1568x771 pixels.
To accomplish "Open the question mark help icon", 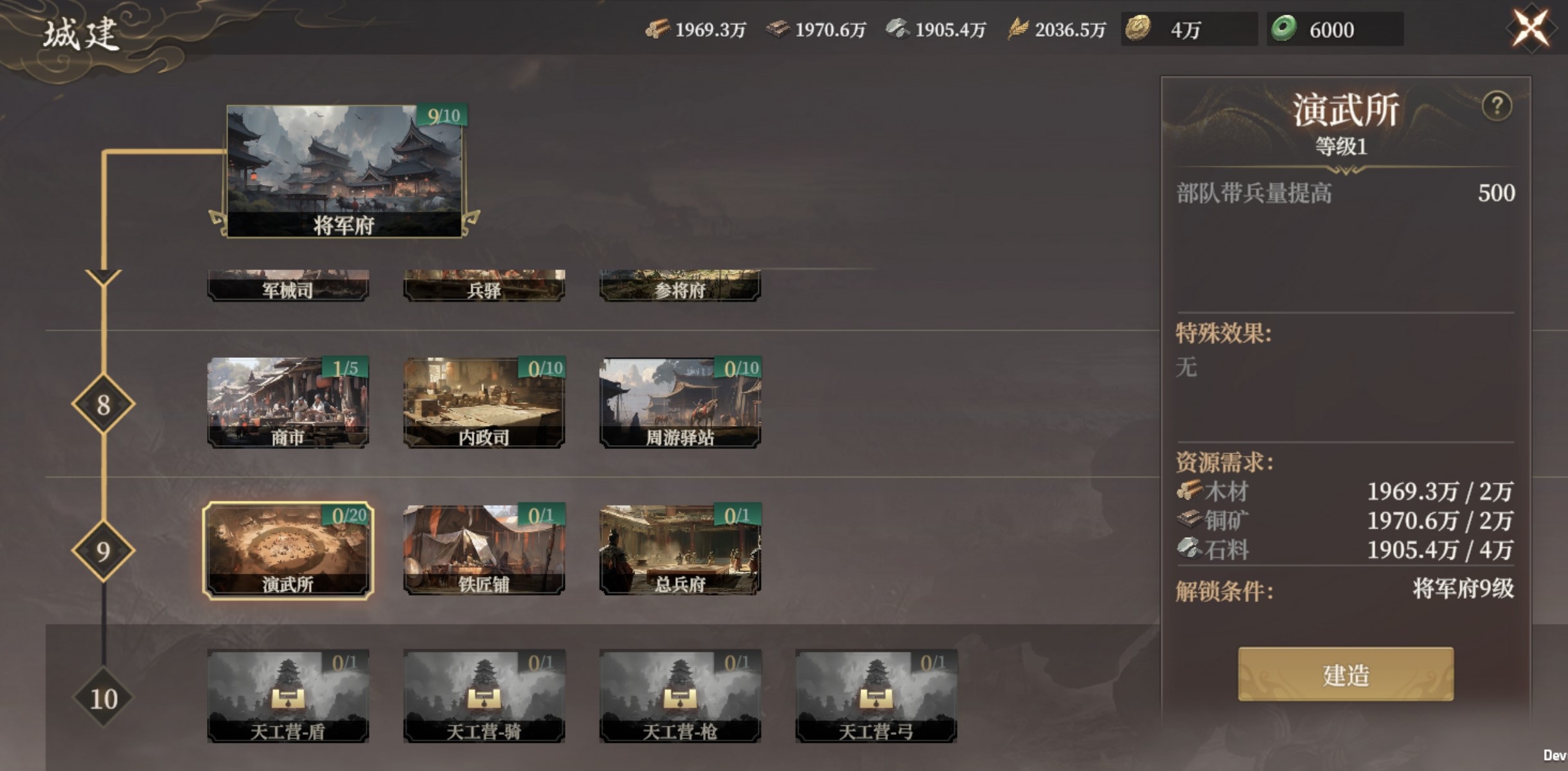I will pos(1497,106).
